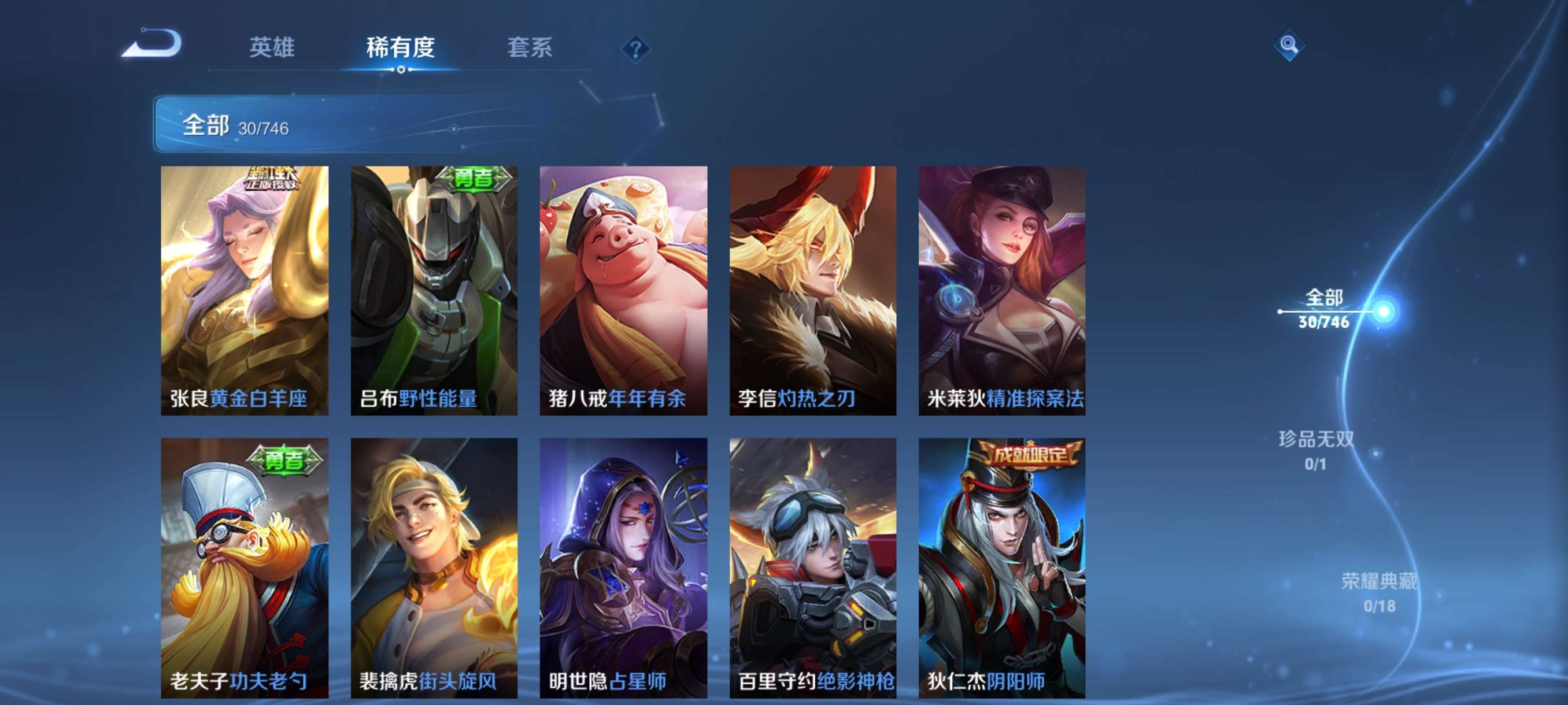Viewport: 1568px width, 705px height.
Task: View the 狄仁杰 阴阳师 skin card
Action: tap(1002, 567)
